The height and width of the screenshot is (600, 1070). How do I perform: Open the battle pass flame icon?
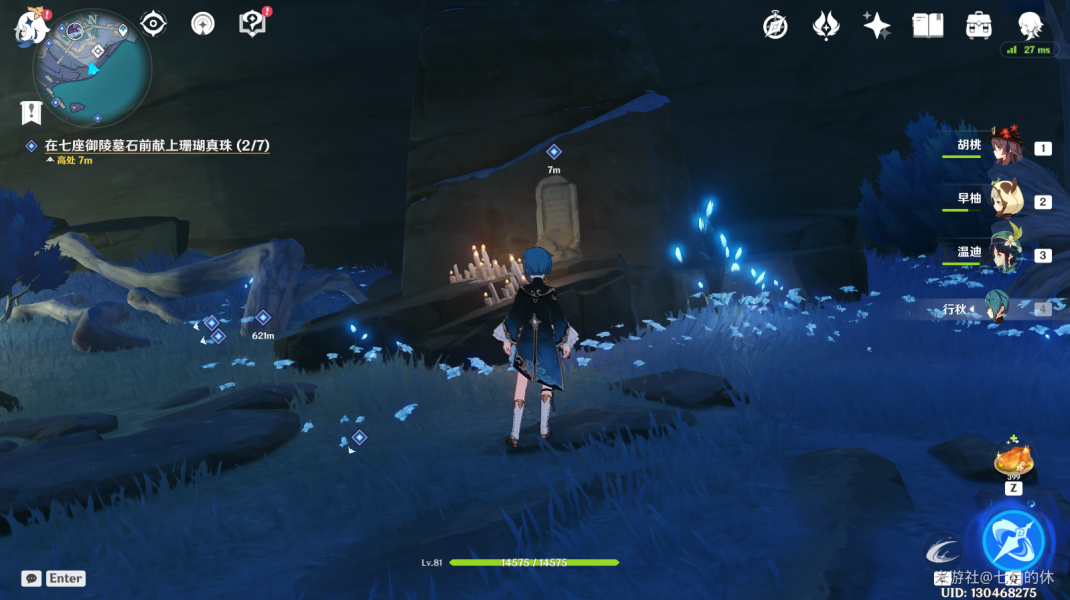(826, 26)
